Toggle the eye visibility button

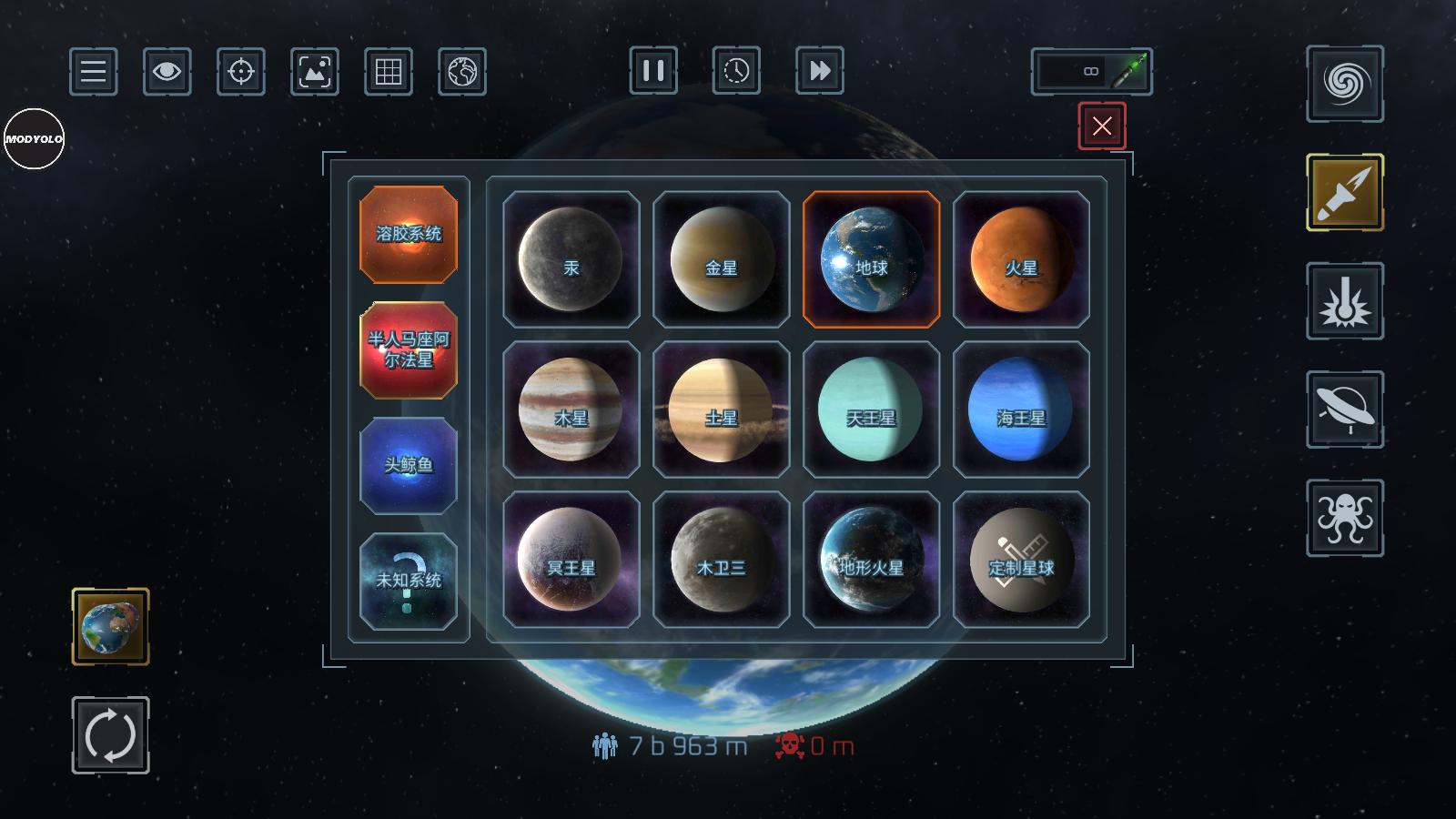click(x=167, y=71)
